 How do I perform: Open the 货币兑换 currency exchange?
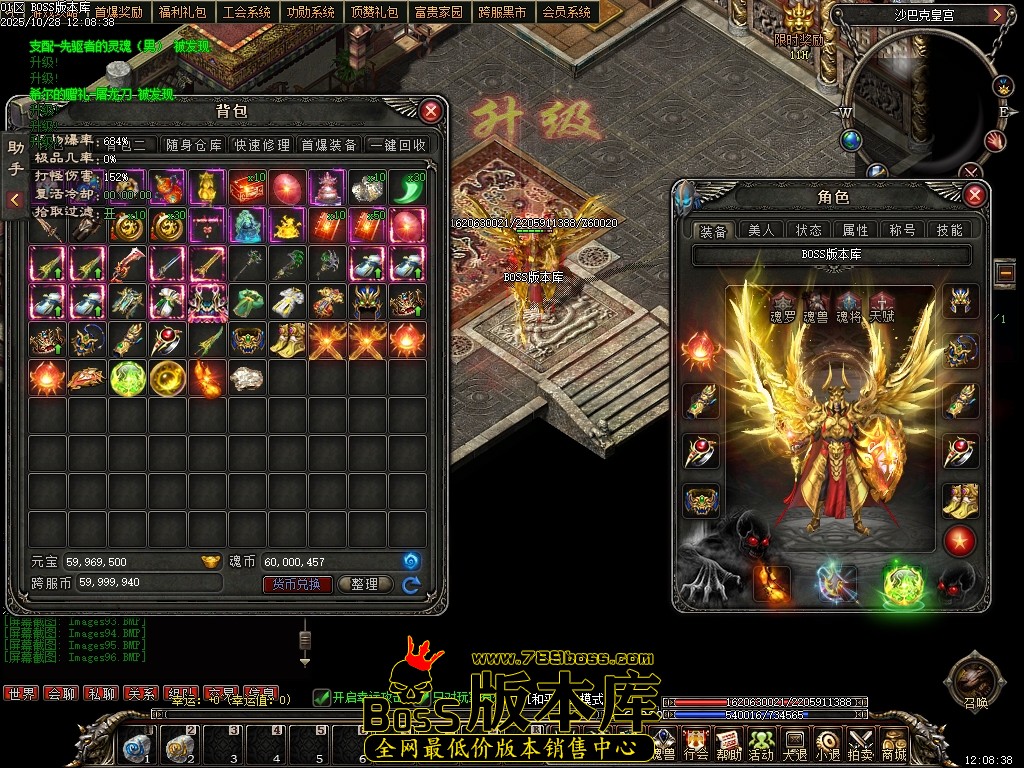pos(297,584)
